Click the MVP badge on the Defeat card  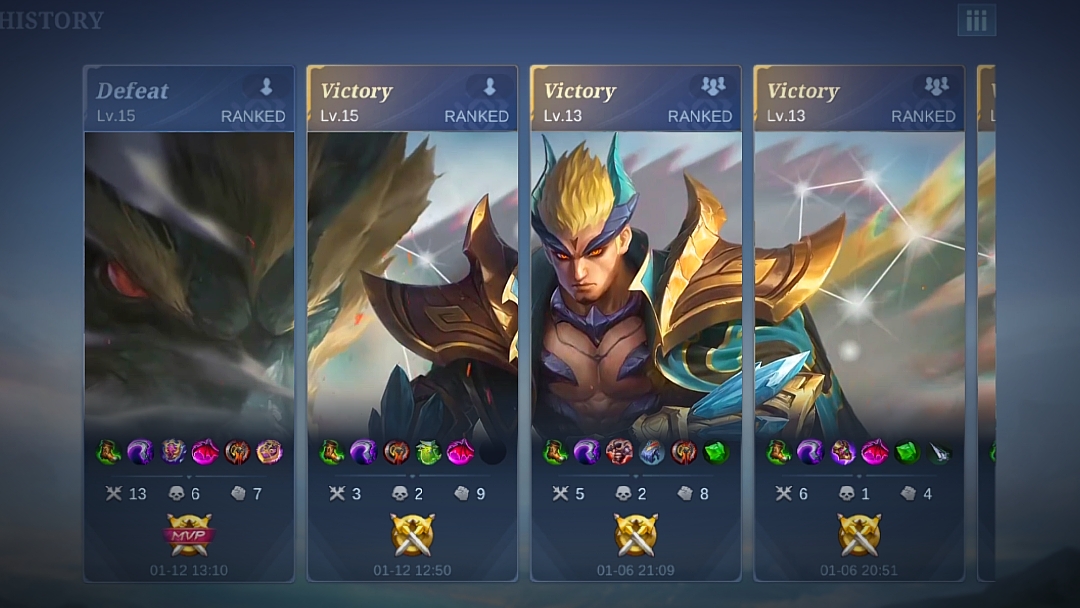pos(189,535)
